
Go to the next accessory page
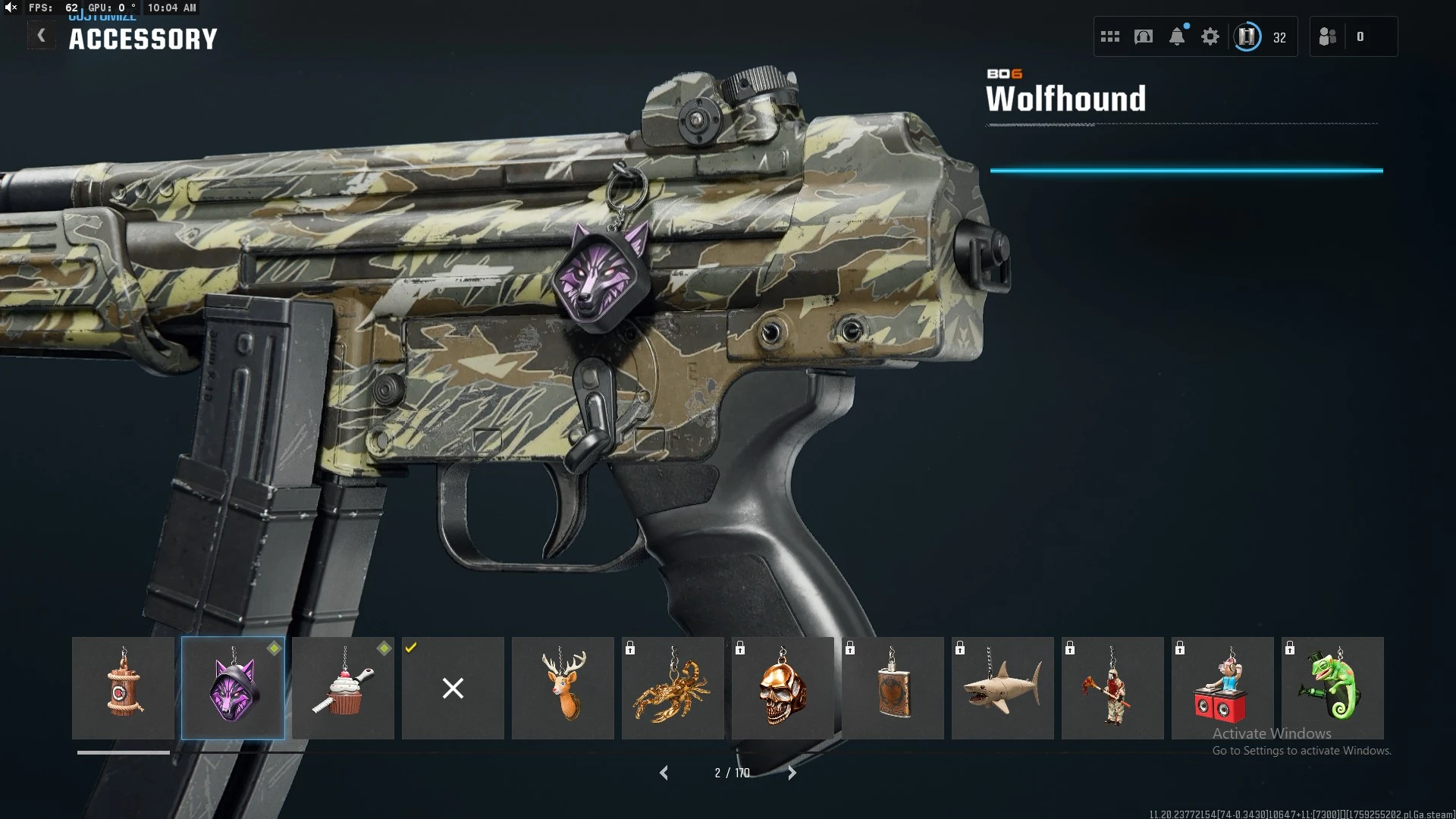pos(792,773)
